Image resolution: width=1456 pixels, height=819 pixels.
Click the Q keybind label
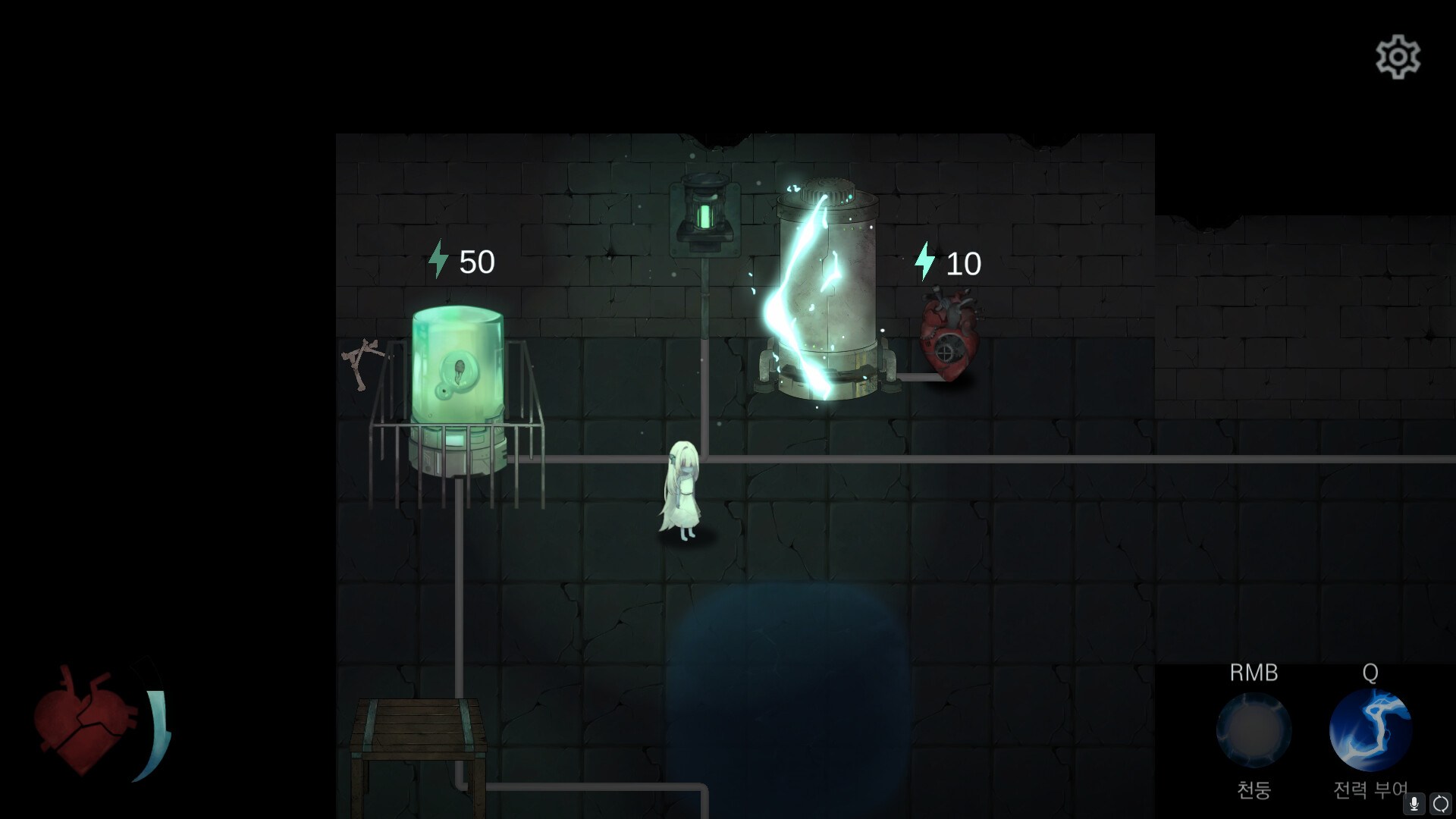pos(1370,672)
